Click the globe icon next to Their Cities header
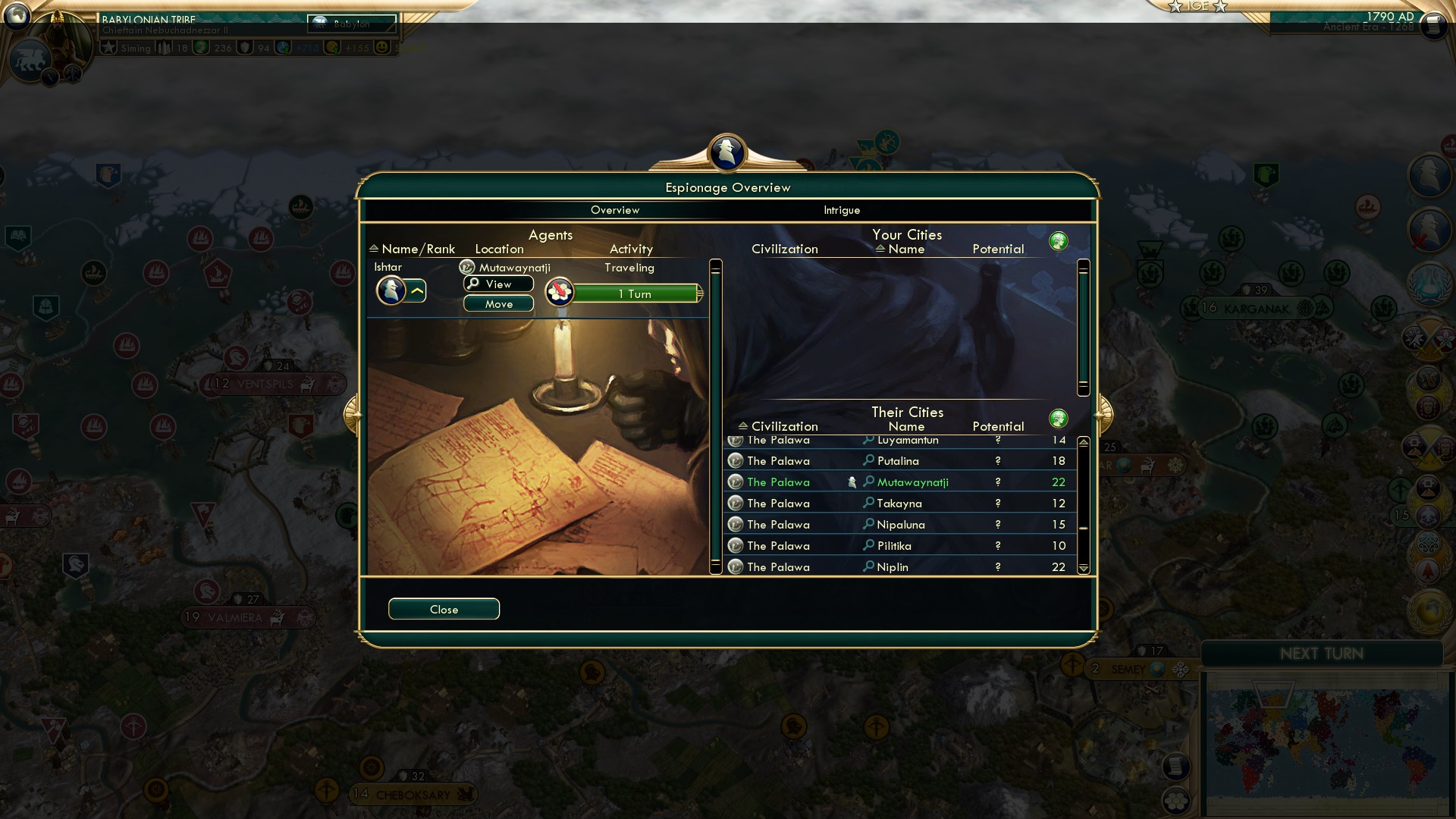This screenshot has height=819, width=1456. point(1059,418)
